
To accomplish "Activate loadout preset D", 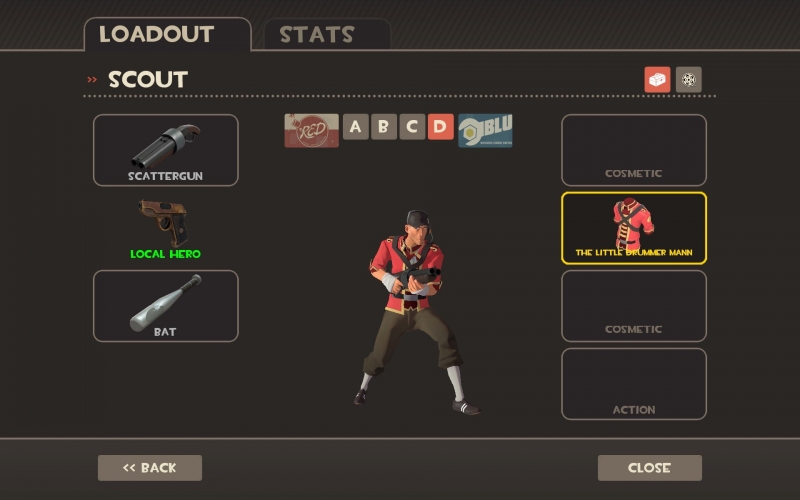I will [440, 127].
